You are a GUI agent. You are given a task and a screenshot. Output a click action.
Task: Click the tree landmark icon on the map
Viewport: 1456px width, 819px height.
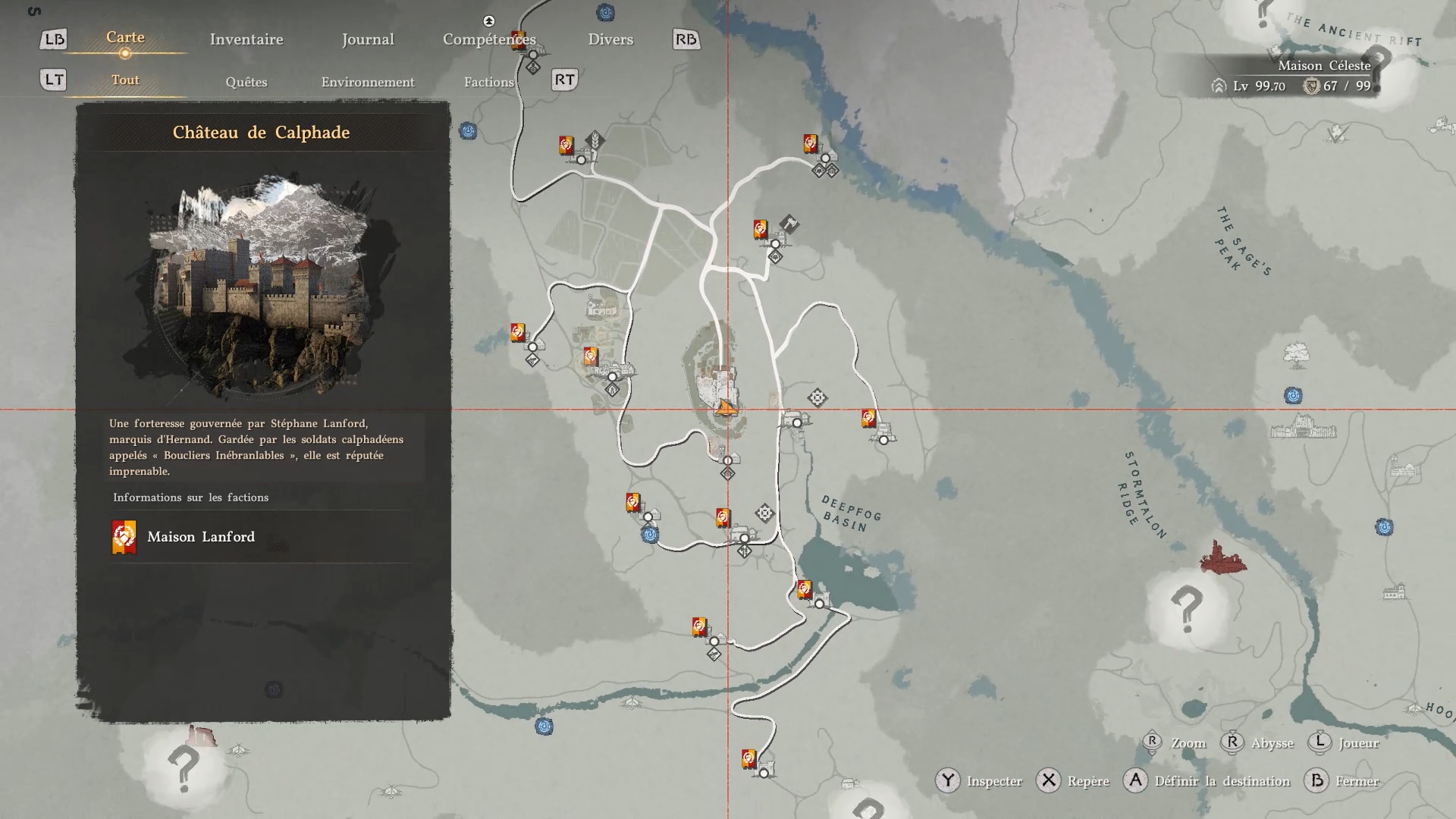(x=1297, y=354)
